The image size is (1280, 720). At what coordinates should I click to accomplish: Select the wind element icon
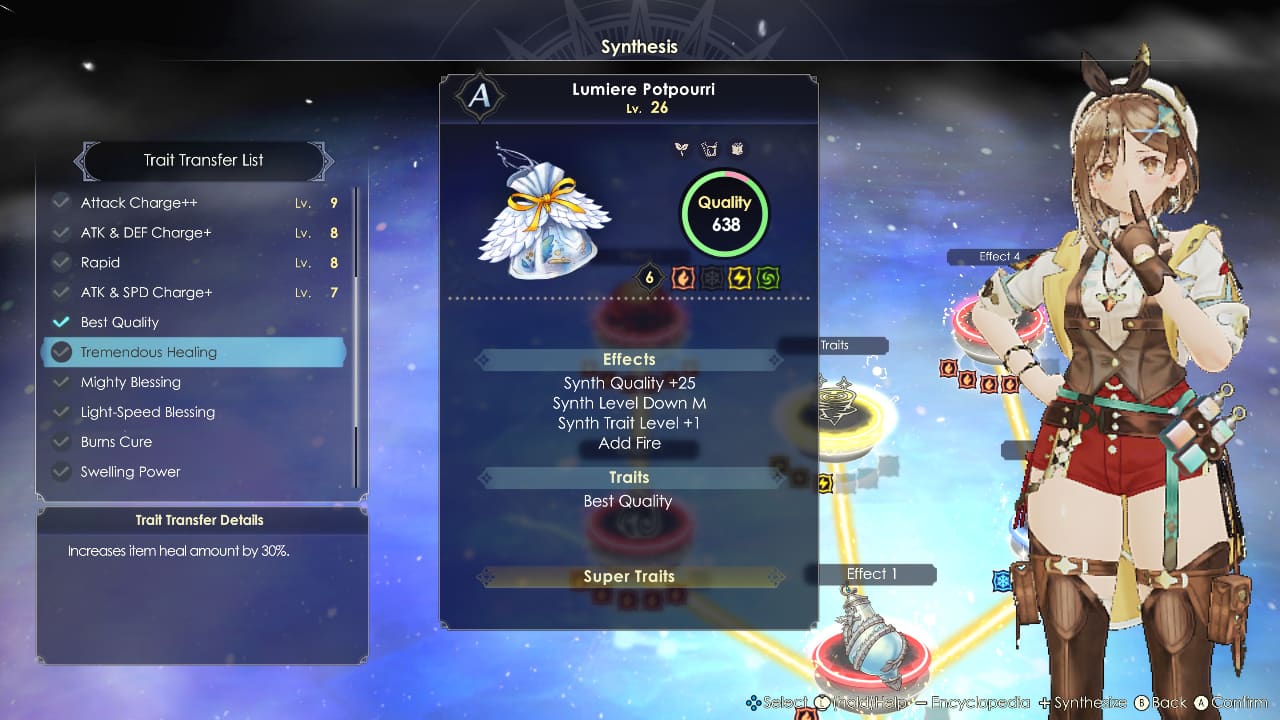768,278
